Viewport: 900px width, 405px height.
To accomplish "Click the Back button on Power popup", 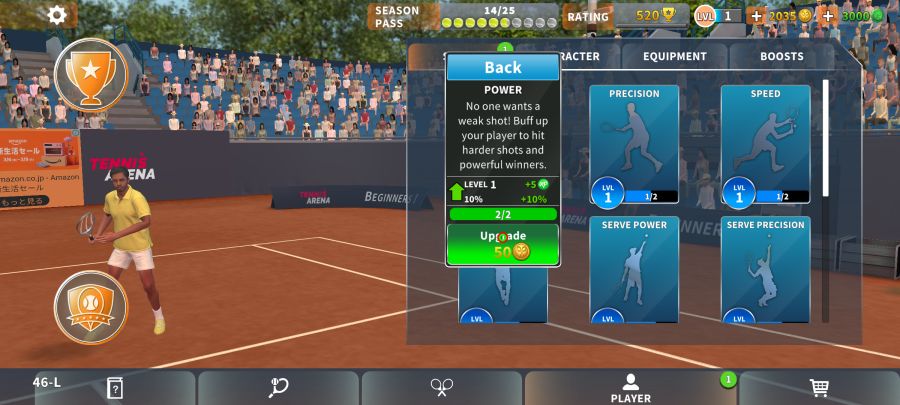I will pos(502,67).
